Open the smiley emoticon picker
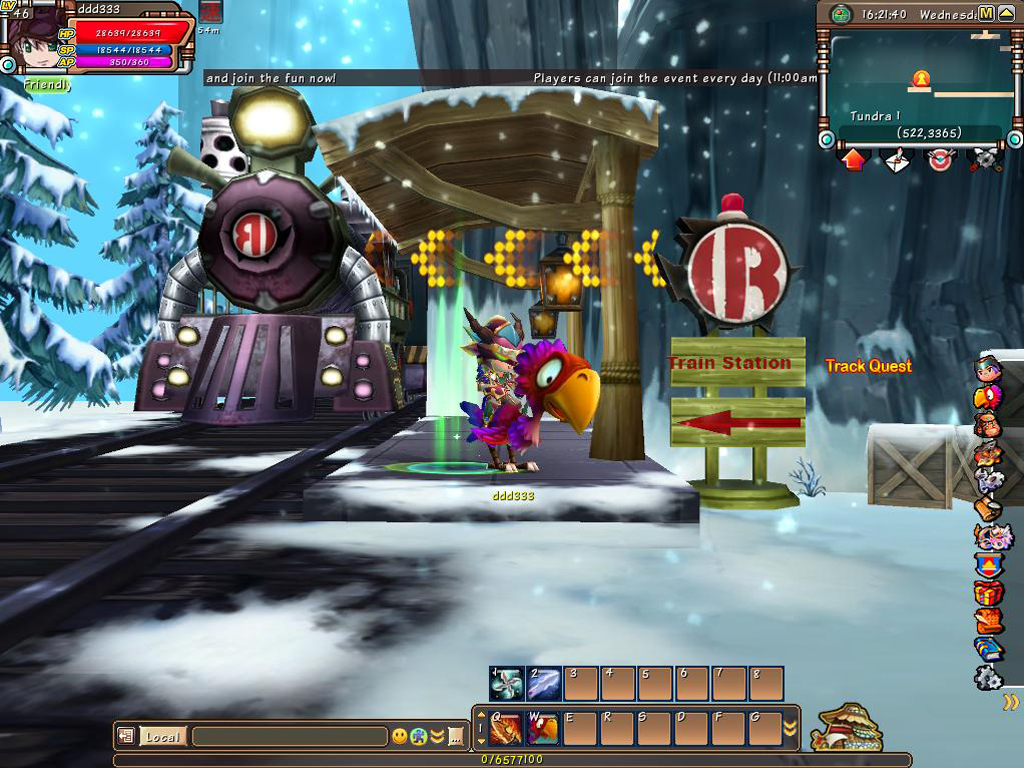The height and width of the screenshot is (768, 1024). tap(400, 737)
